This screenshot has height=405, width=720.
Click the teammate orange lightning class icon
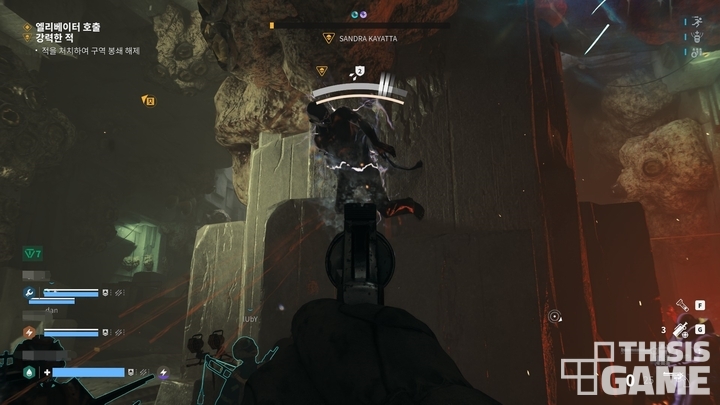tap(30, 332)
